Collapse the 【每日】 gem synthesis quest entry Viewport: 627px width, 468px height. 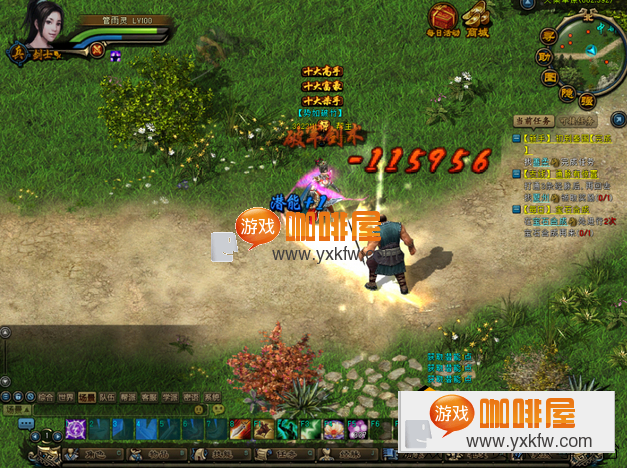tap(516, 209)
